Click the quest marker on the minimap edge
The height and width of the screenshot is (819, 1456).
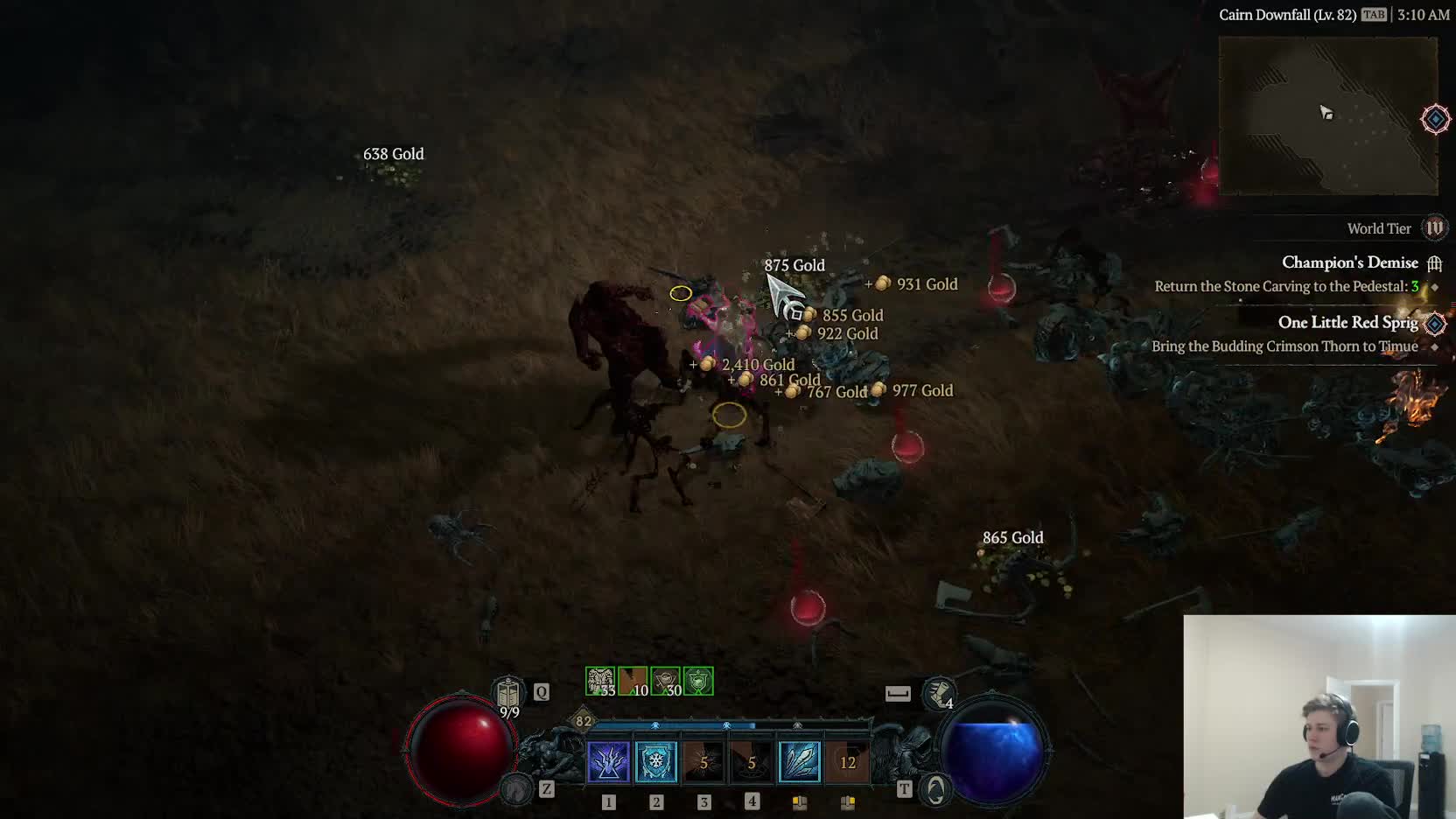tap(1435, 119)
